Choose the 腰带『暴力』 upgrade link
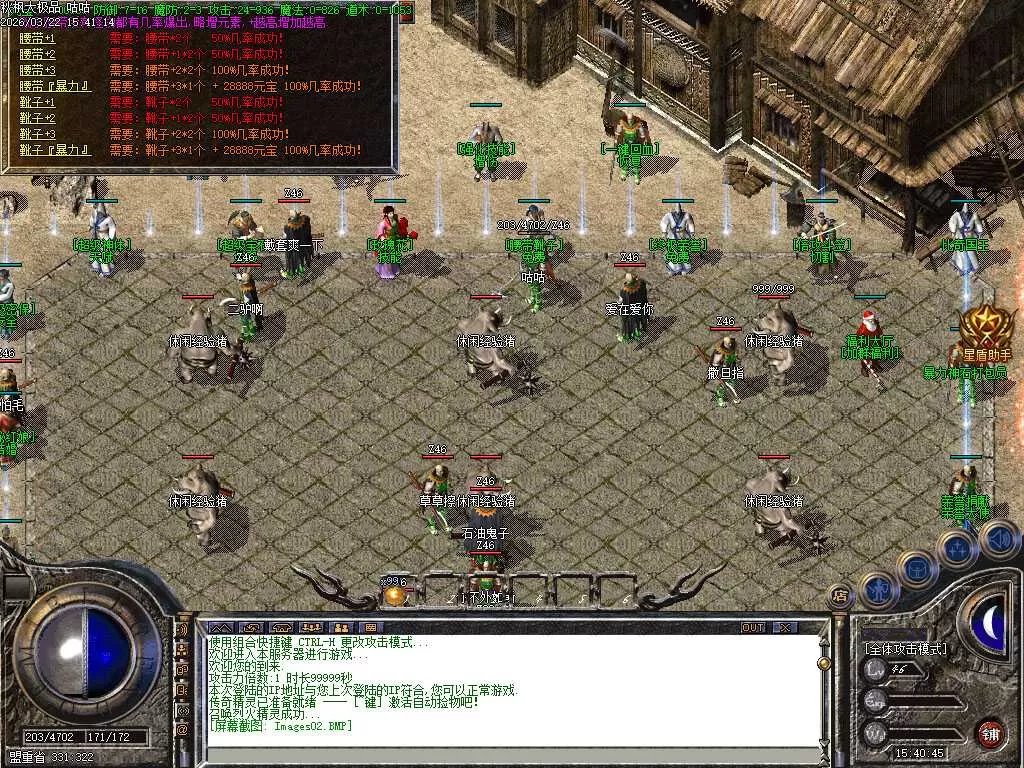This screenshot has height=768, width=1024. [55, 86]
